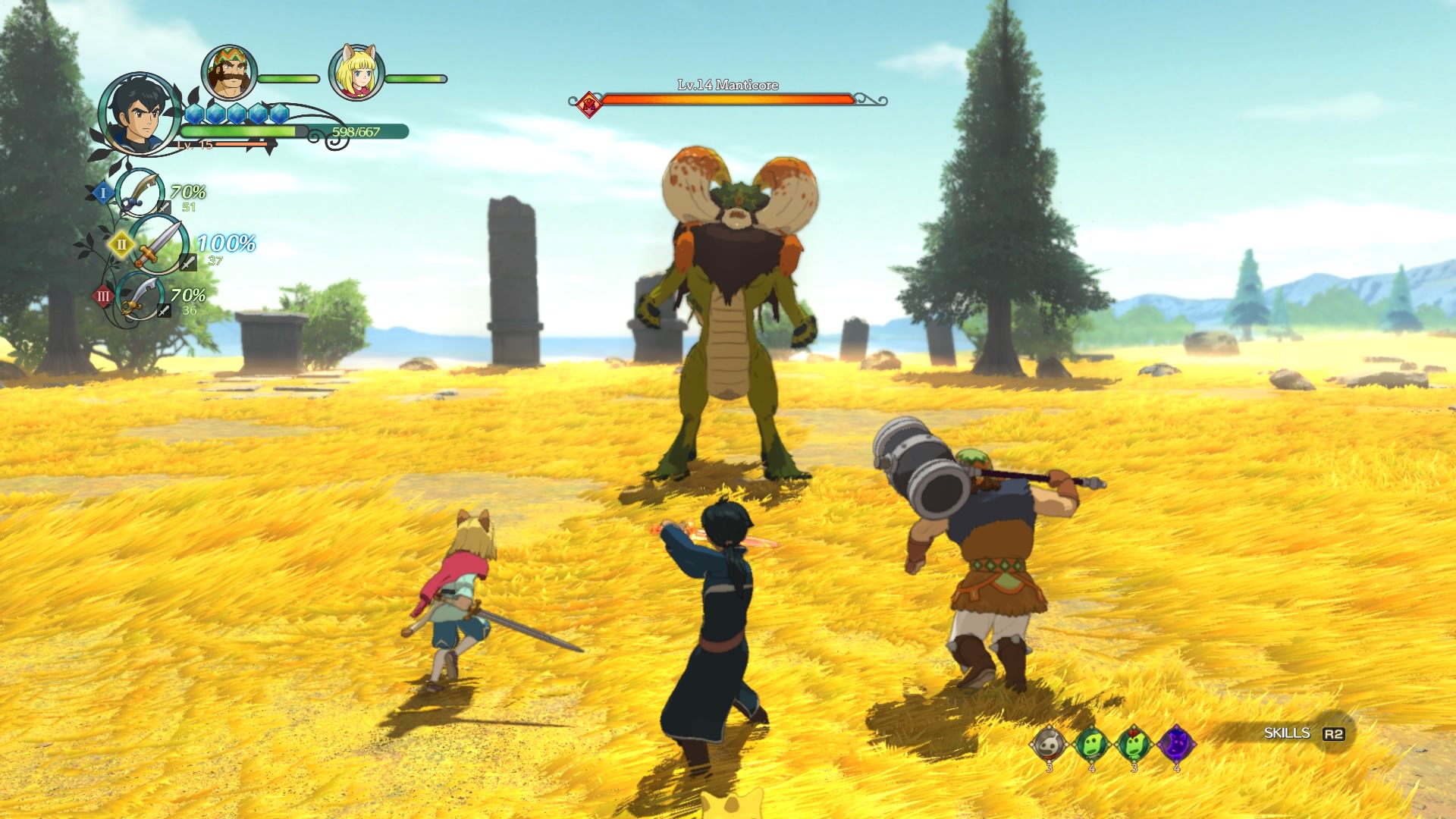Select the grey higgledy icon
This screenshot has height=819, width=1456.
pos(1049,745)
